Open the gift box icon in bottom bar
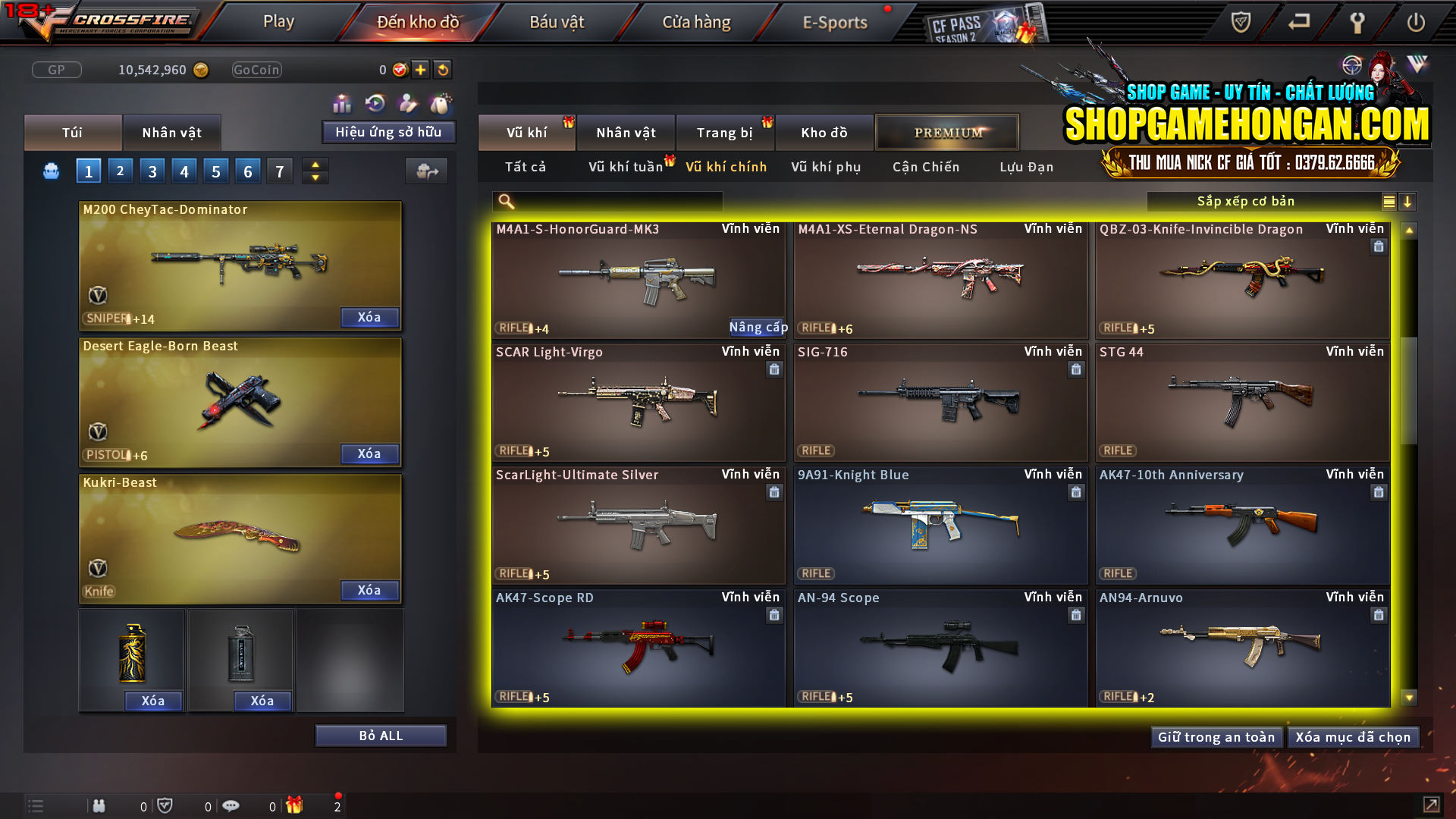1456x819 pixels. coord(296,805)
